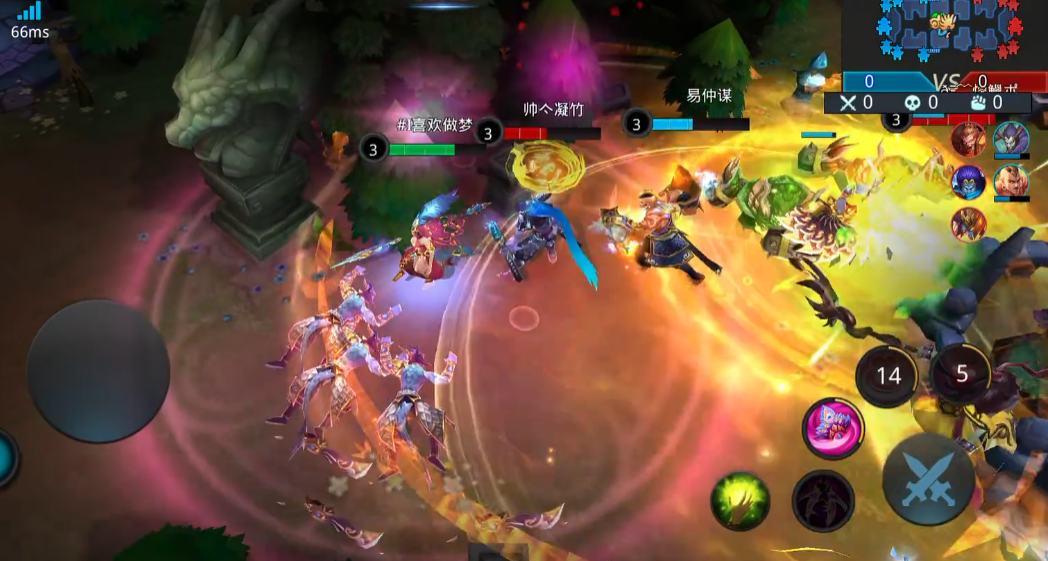This screenshot has width=1048, height=561.
Task: Select the pale purple-haired hero portrait
Action: coord(1011,138)
